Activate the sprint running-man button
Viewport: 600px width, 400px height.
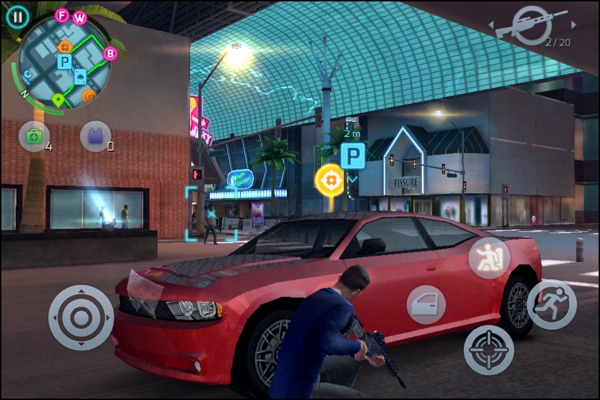[x=551, y=304]
